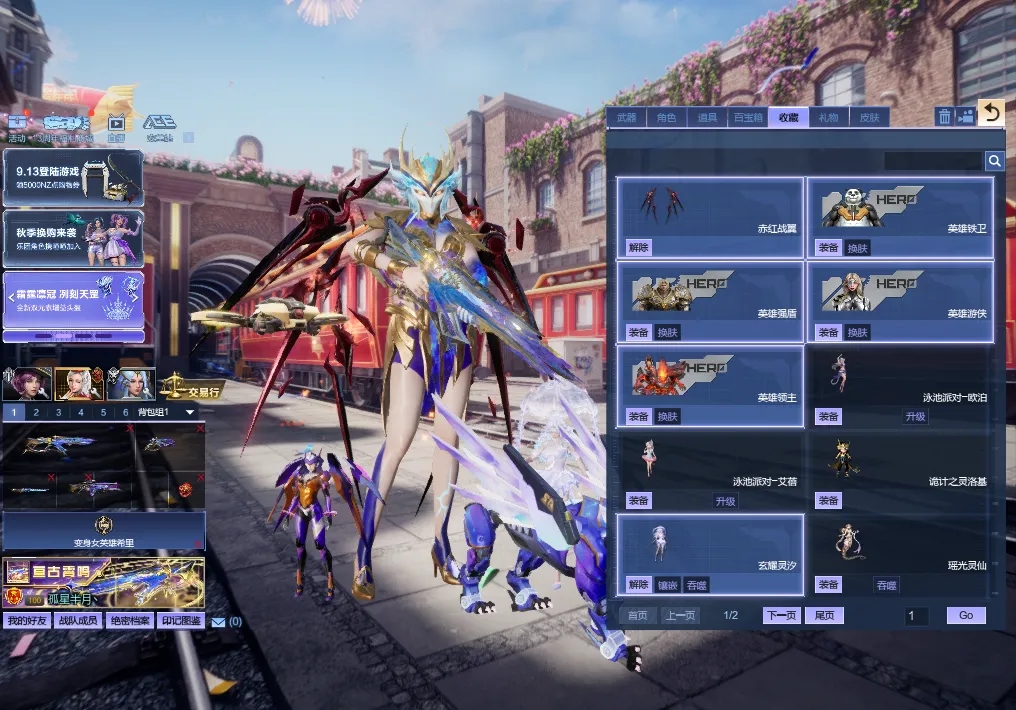Go to the 下一页 next page
The height and width of the screenshot is (710, 1016).
pyautogui.click(x=782, y=615)
